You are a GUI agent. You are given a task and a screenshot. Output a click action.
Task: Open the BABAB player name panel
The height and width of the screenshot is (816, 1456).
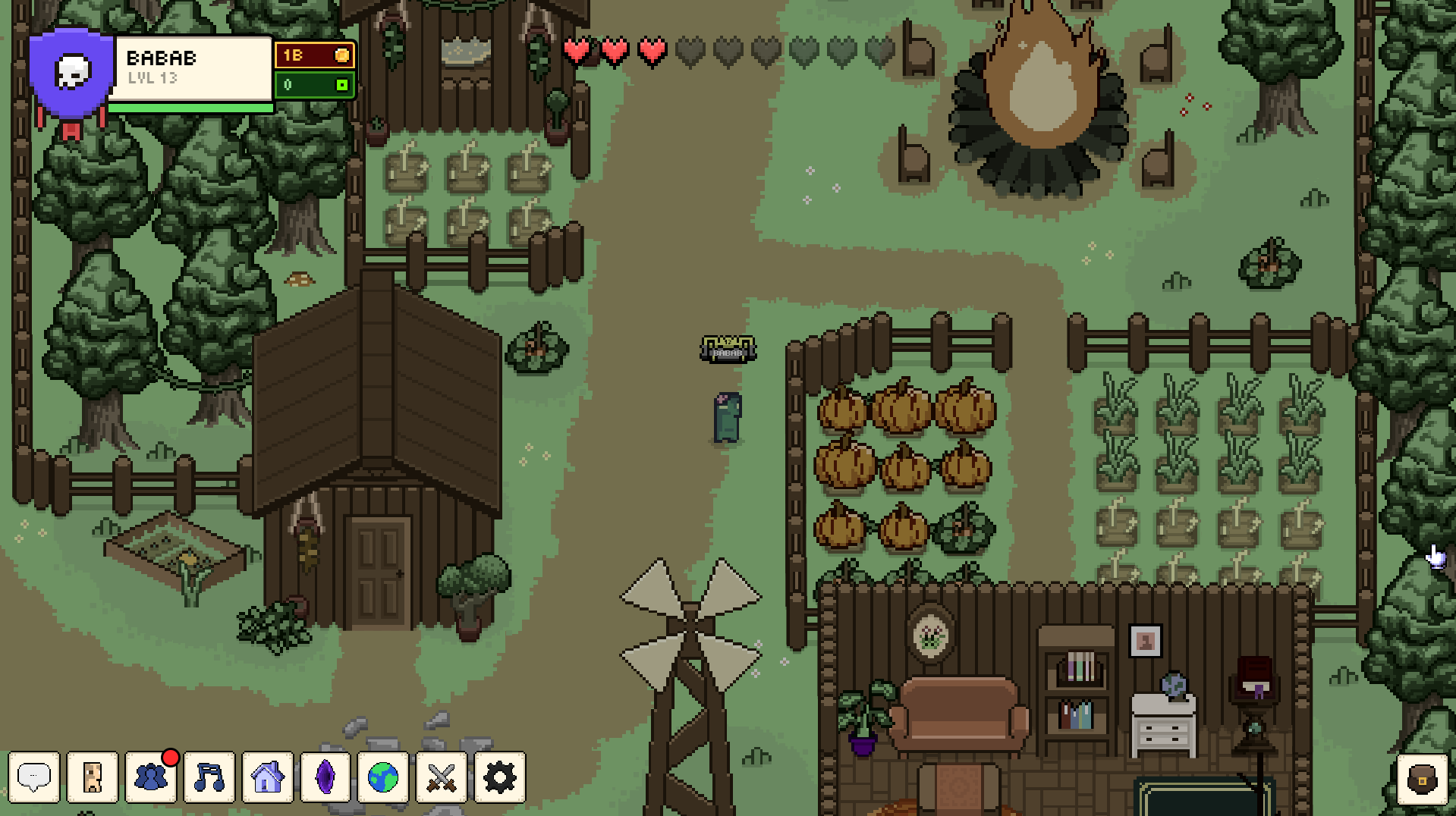tap(191, 68)
